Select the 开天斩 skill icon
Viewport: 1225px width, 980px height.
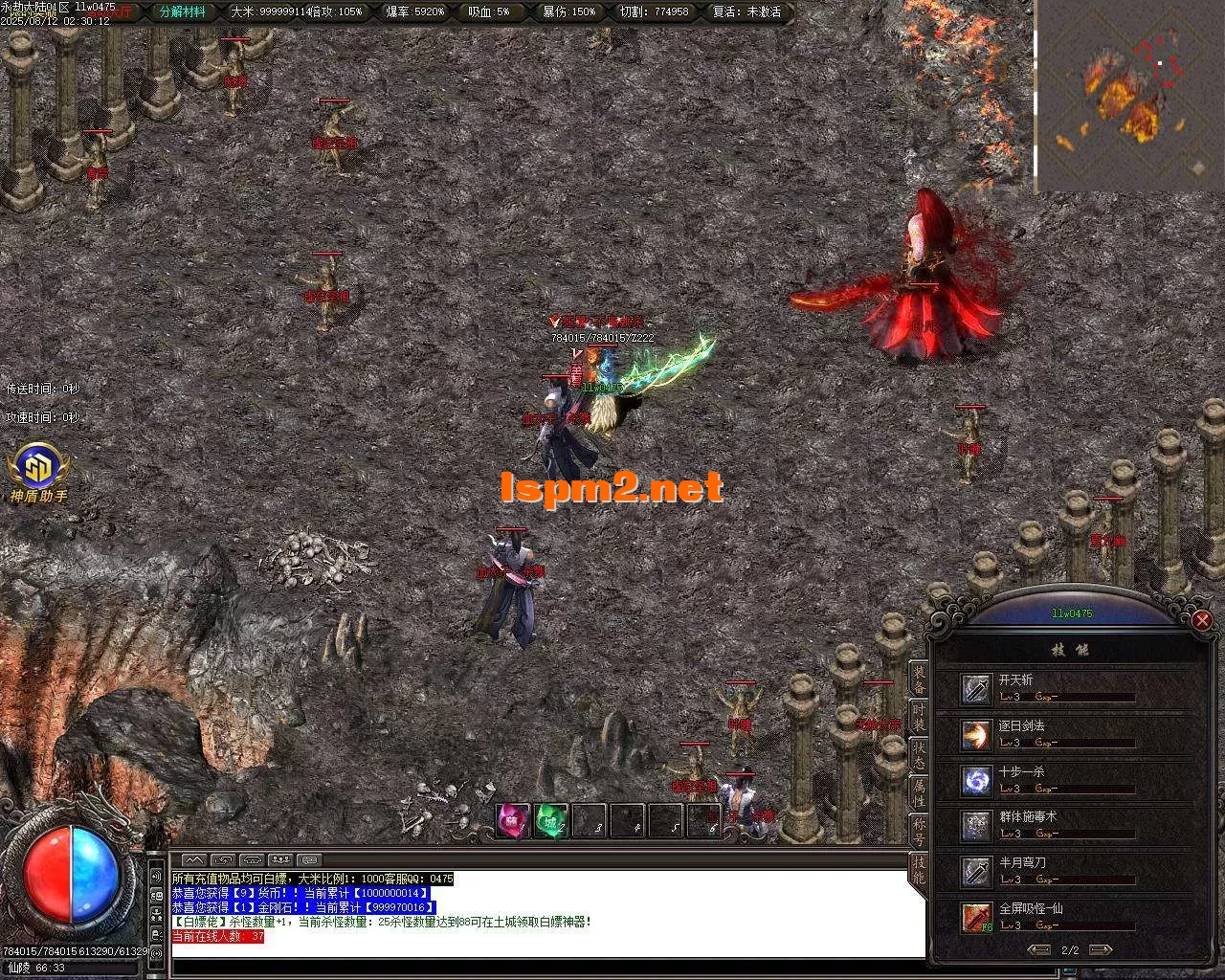(975, 687)
